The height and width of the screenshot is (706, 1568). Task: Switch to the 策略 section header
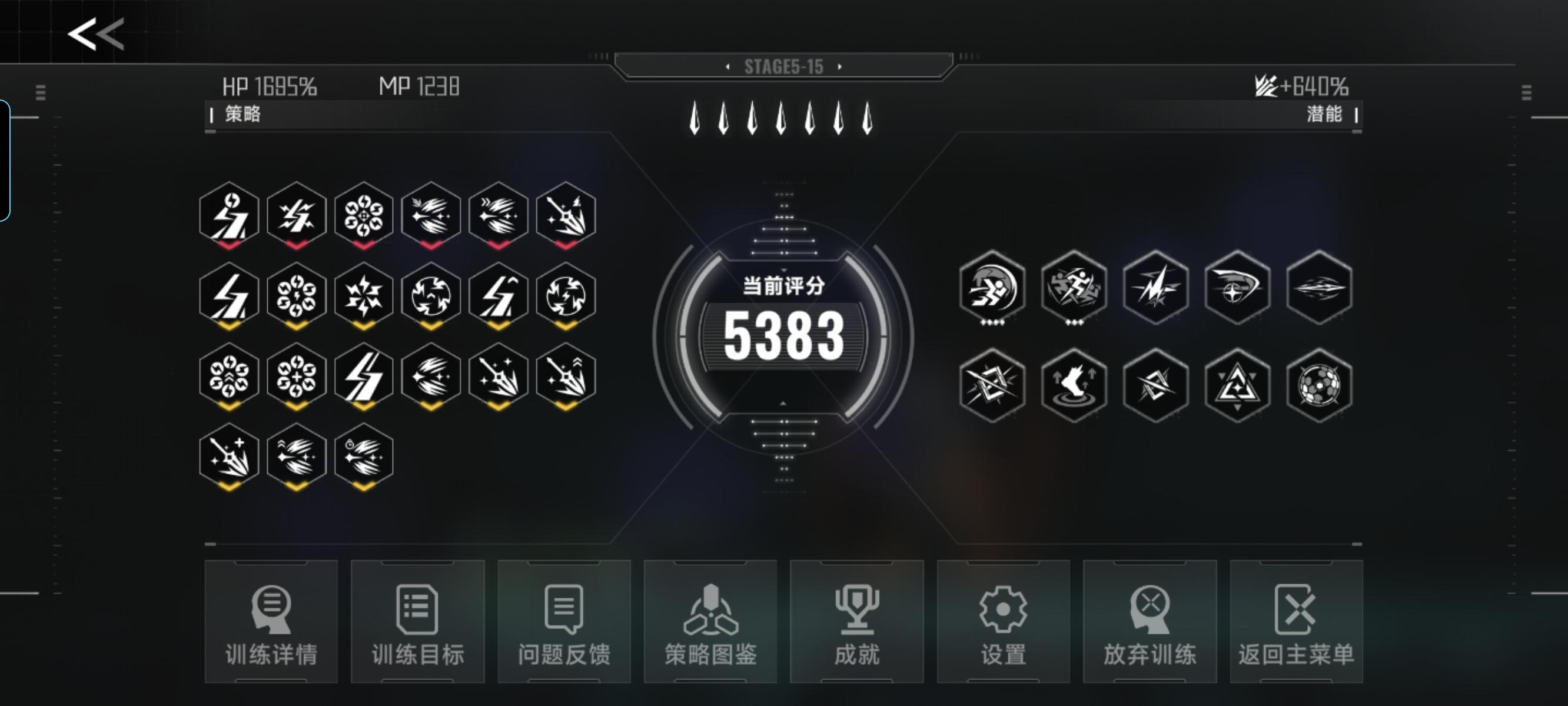tap(242, 112)
